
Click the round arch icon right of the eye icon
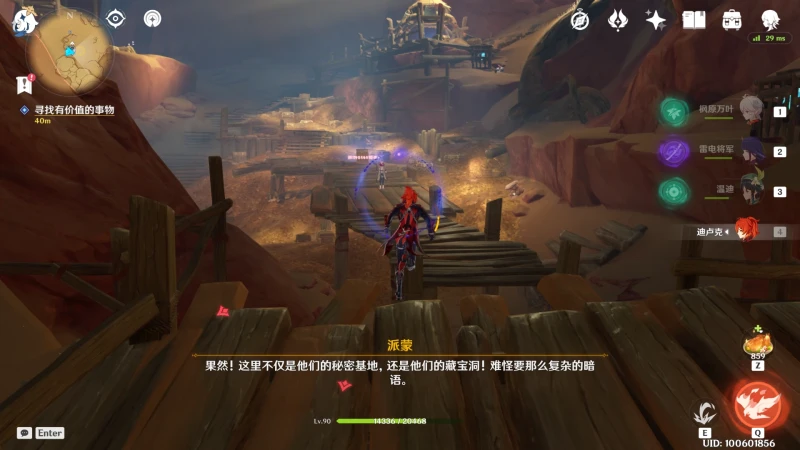(152, 18)
